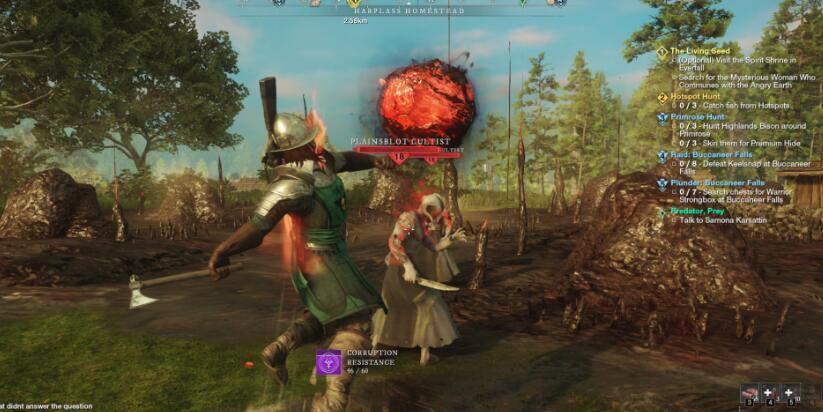Click the yellow quest marker on the compass

pyautogui.click(x=353, y=4)
